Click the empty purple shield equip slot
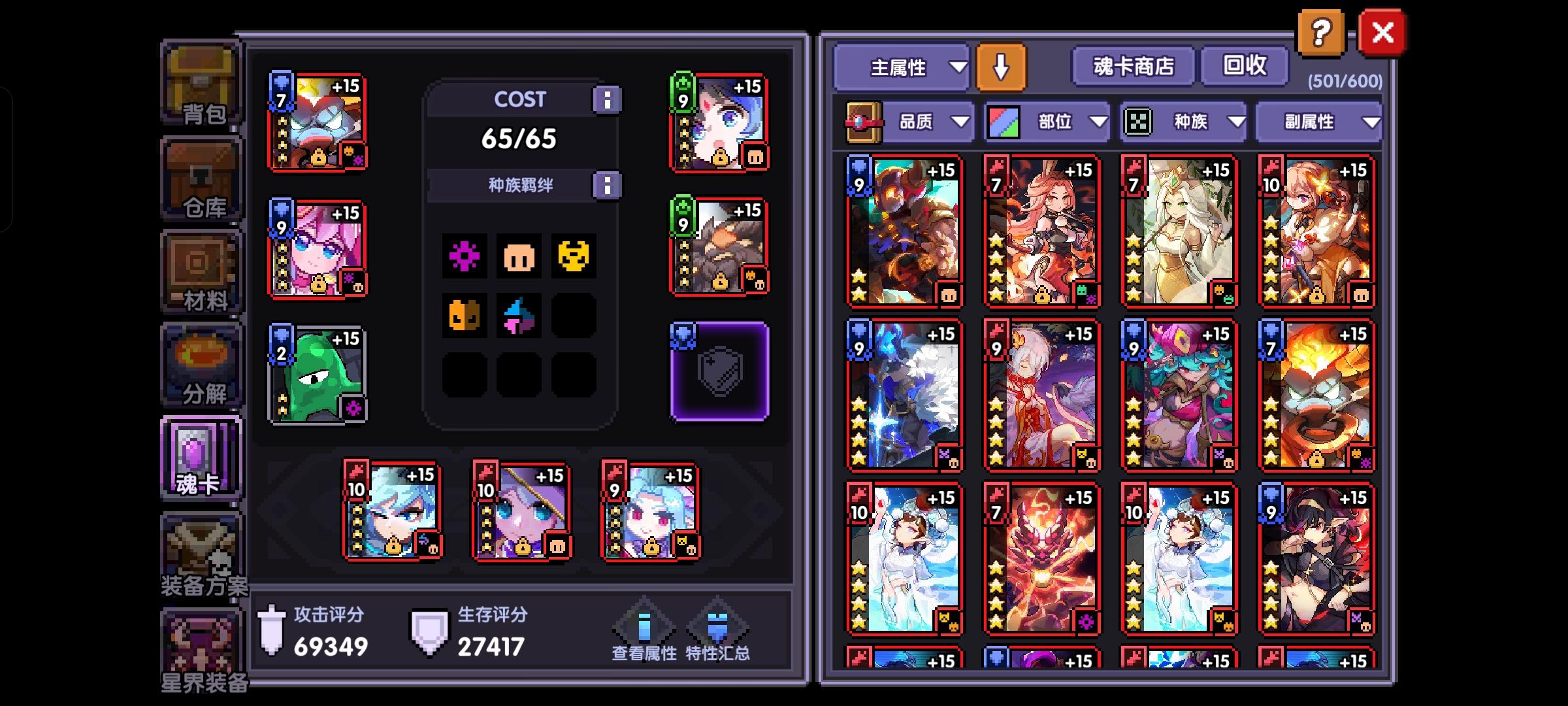Screen dimensions: 1568x706 (x=719, y=369)
